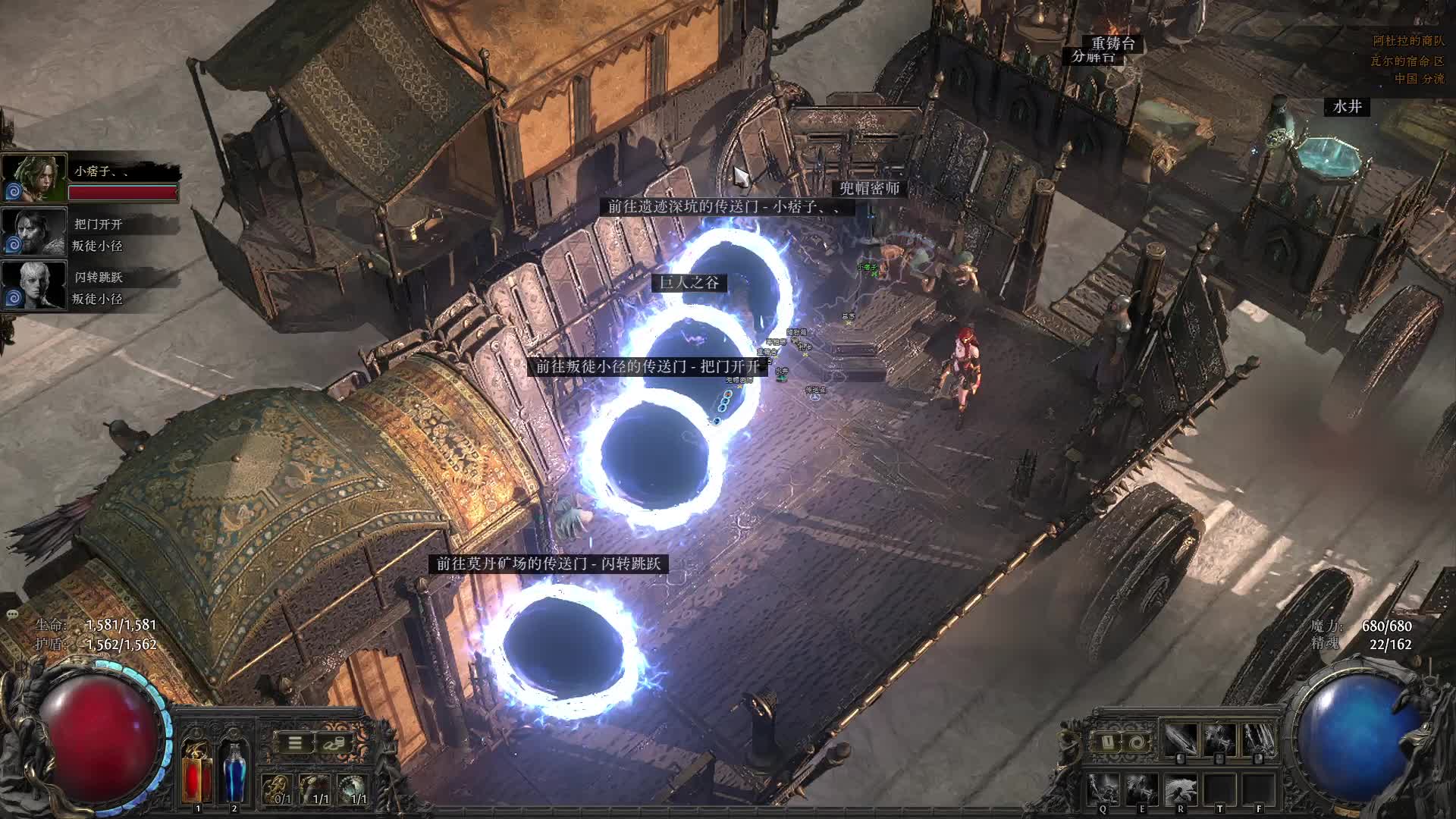Teleport via 闪转跳跃's blue swirl icon
This screenshot has height=819, width=1456.
pos(14,299)
